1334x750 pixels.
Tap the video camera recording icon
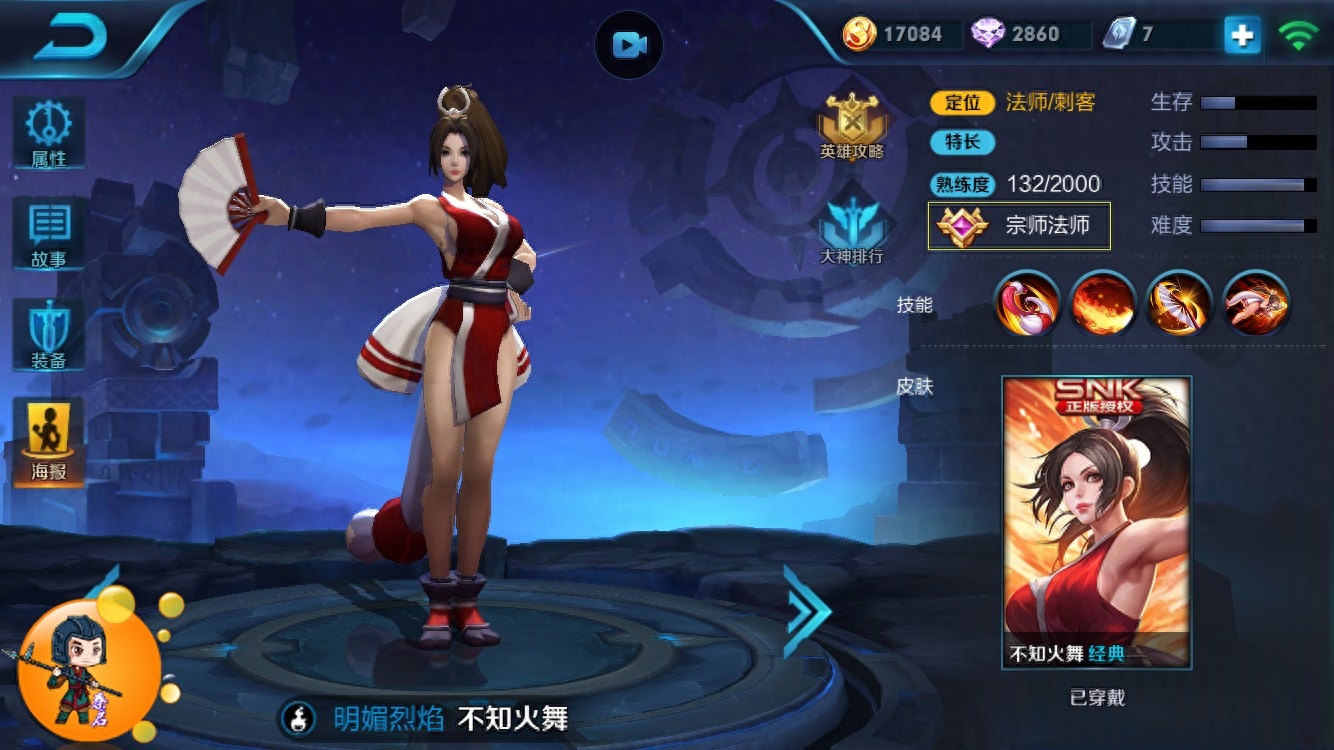629,45
